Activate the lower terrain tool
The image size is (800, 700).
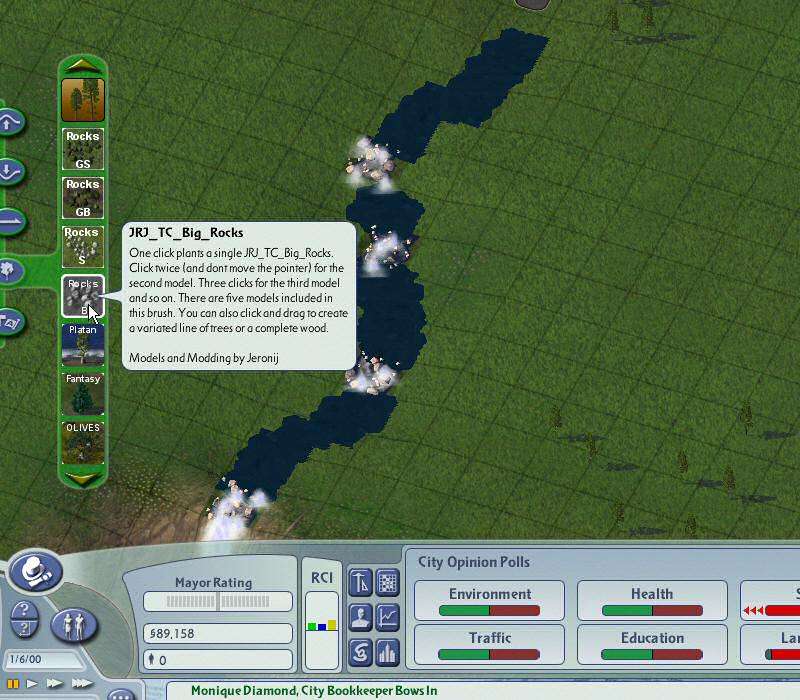[x=9, y=171]
